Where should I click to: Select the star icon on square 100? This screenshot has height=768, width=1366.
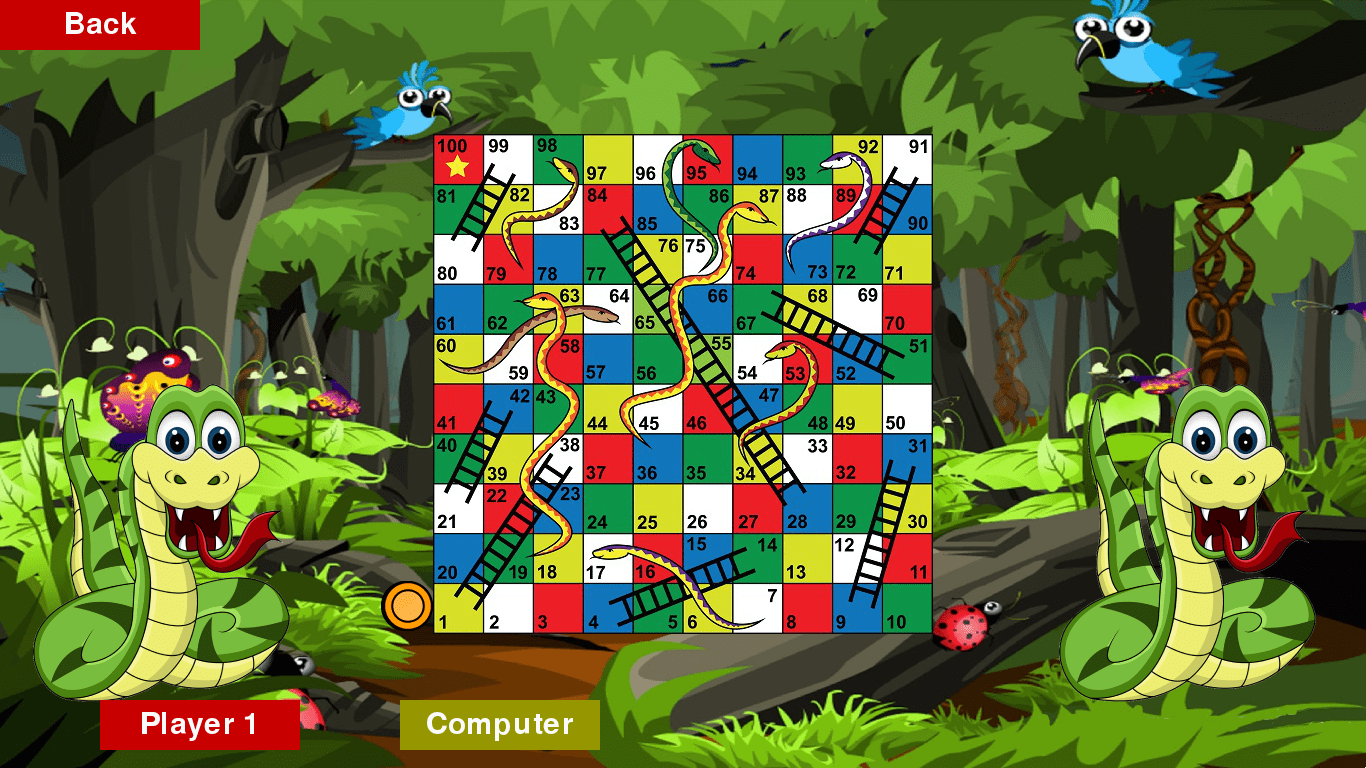point(458,167)
